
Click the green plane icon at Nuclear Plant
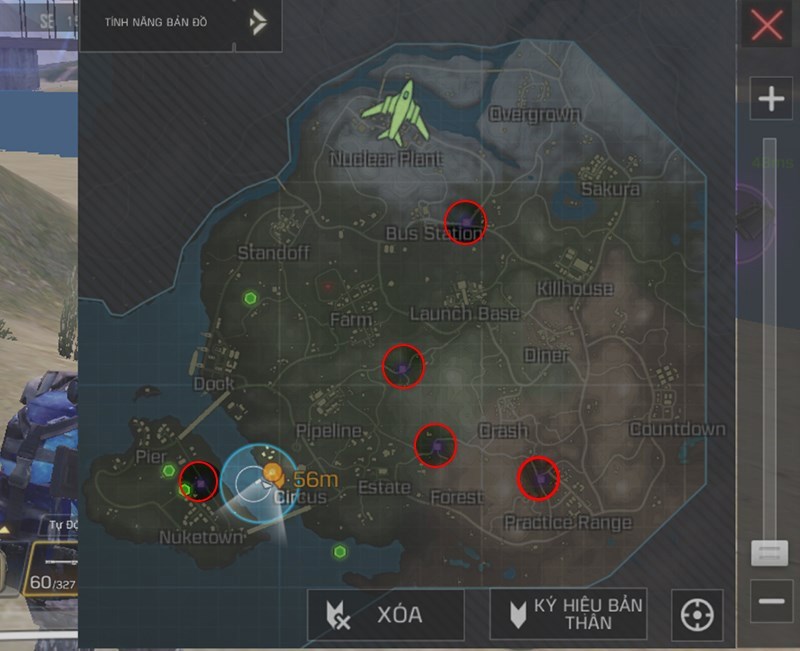[x=397, y=112]
